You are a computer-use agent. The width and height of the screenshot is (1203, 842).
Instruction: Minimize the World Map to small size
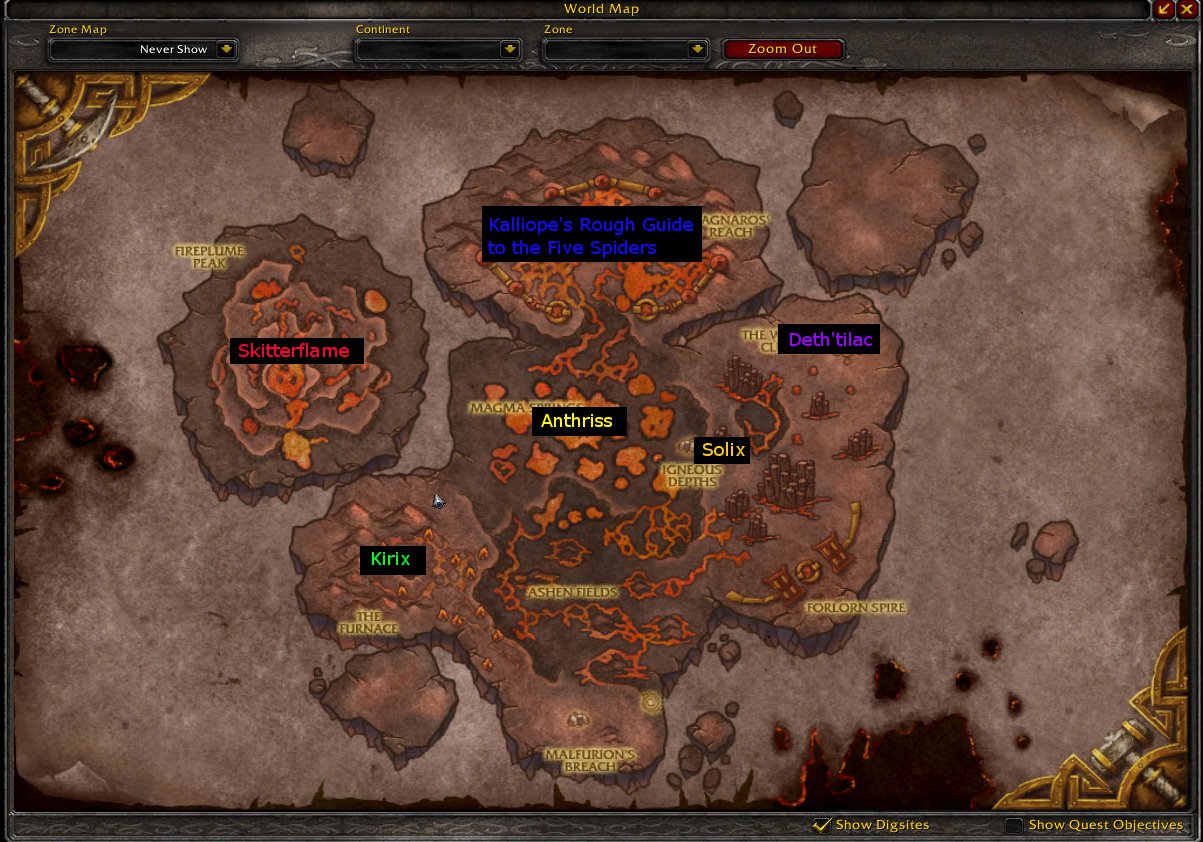pyautogui.click(x=1164, y=9)
